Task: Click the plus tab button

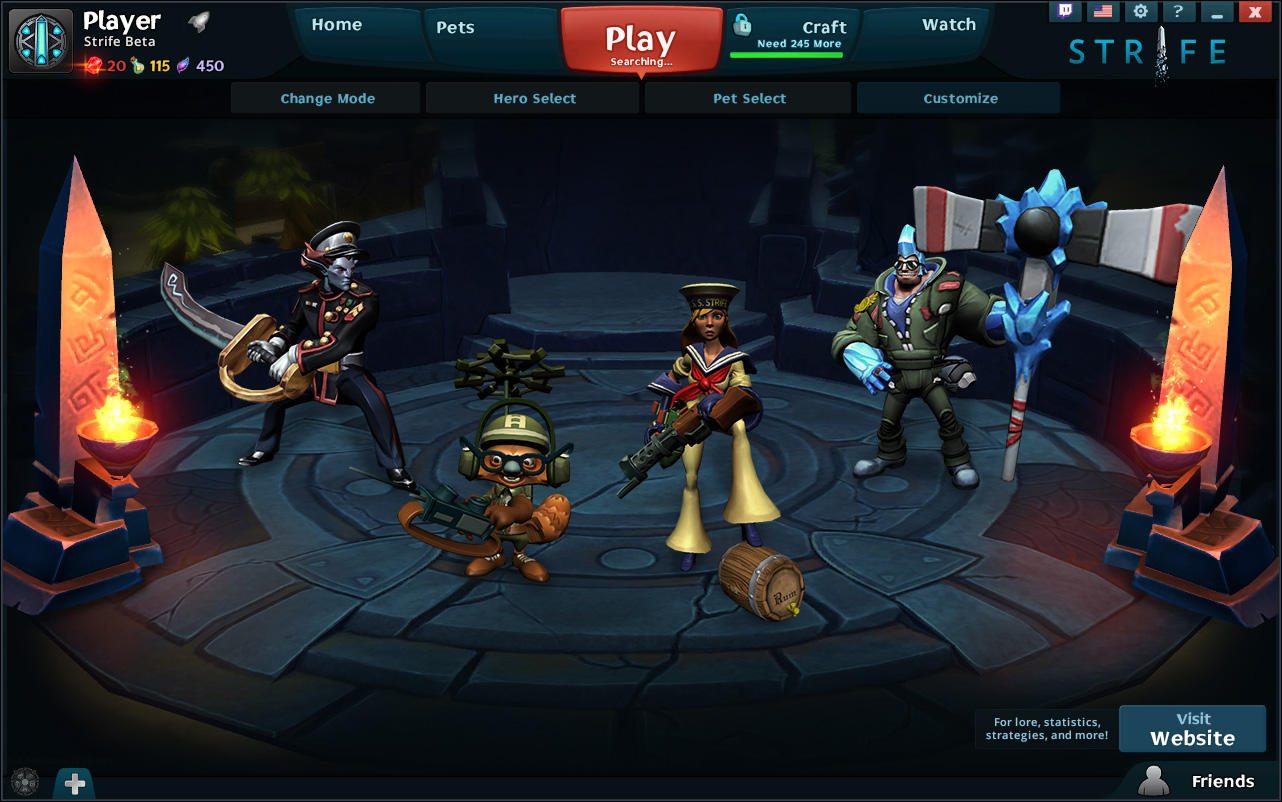Action: click(75, 784)
